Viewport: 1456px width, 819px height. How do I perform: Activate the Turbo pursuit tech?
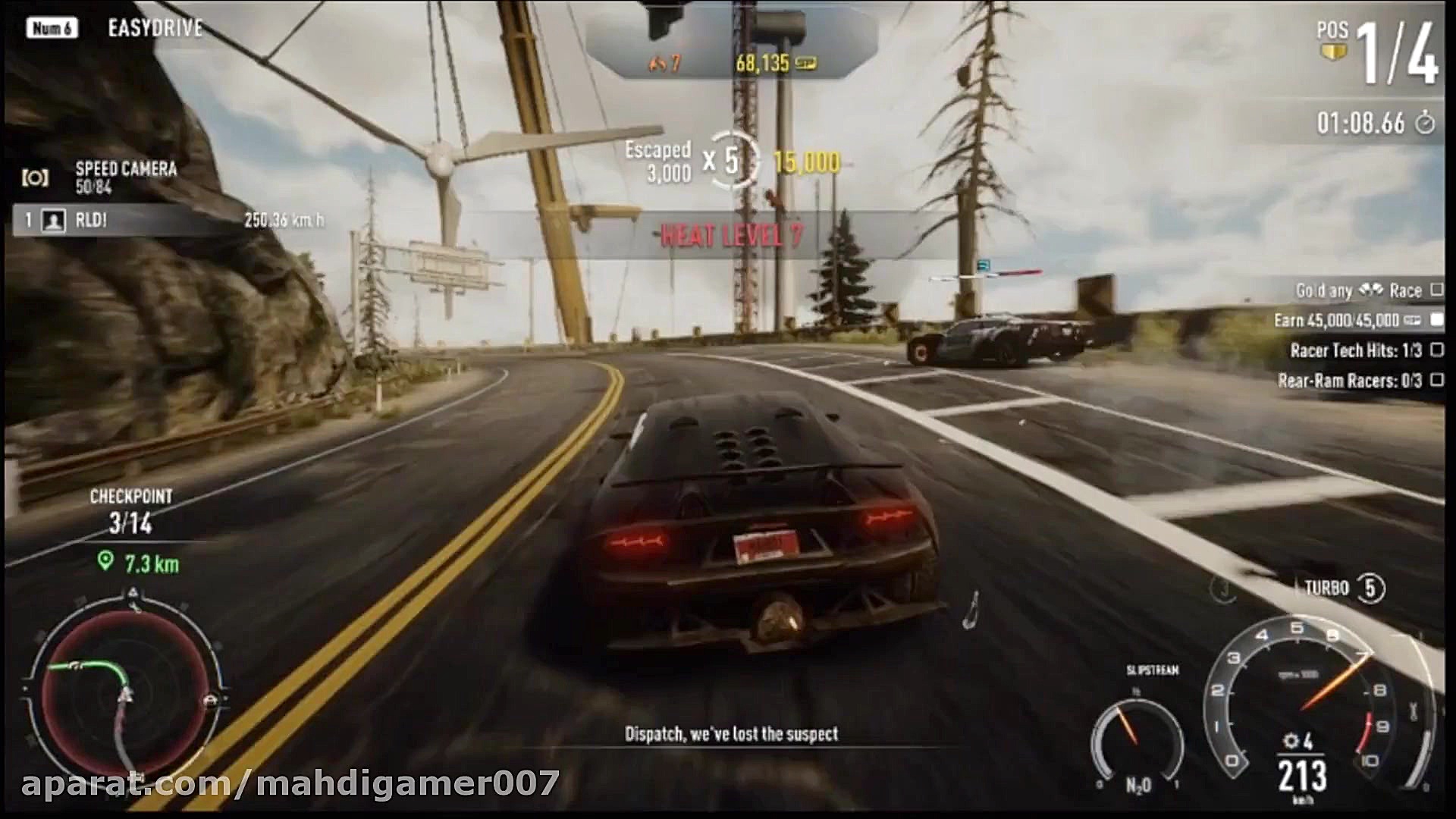coord(1370,588)
